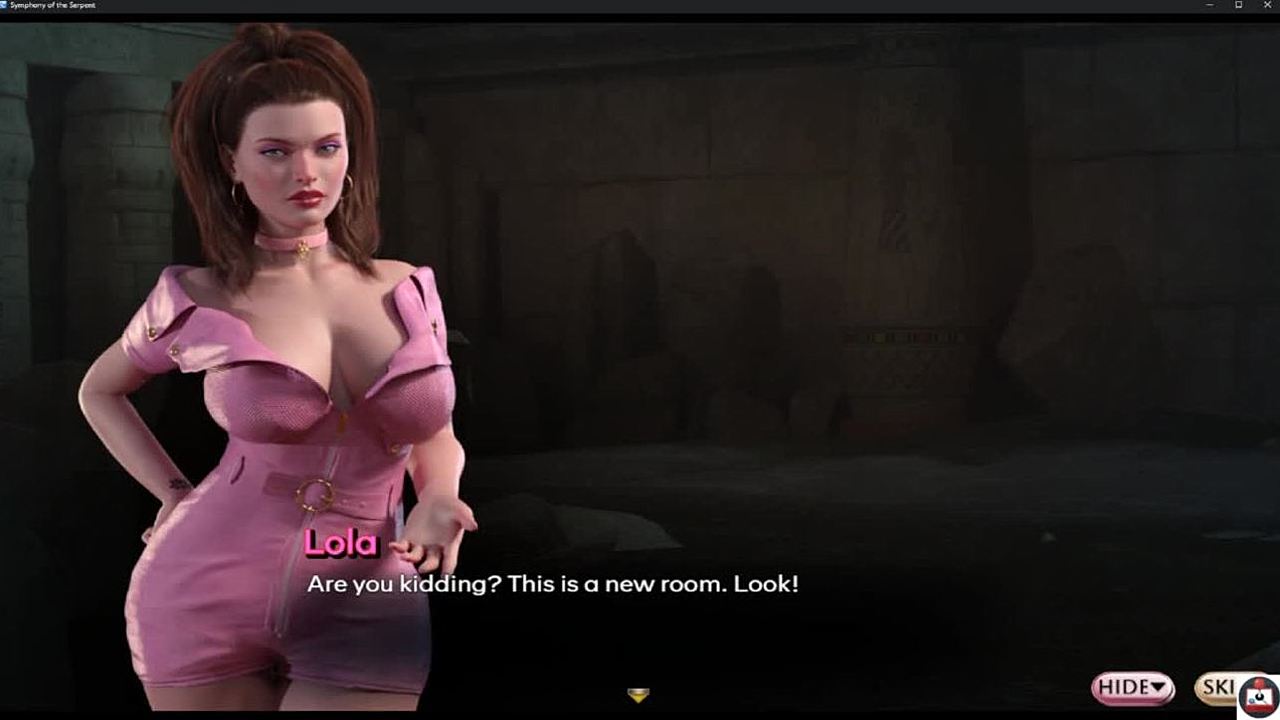Maximize the game window
The height and width of the screenshot is (720, 1280).
point(1239,6)
